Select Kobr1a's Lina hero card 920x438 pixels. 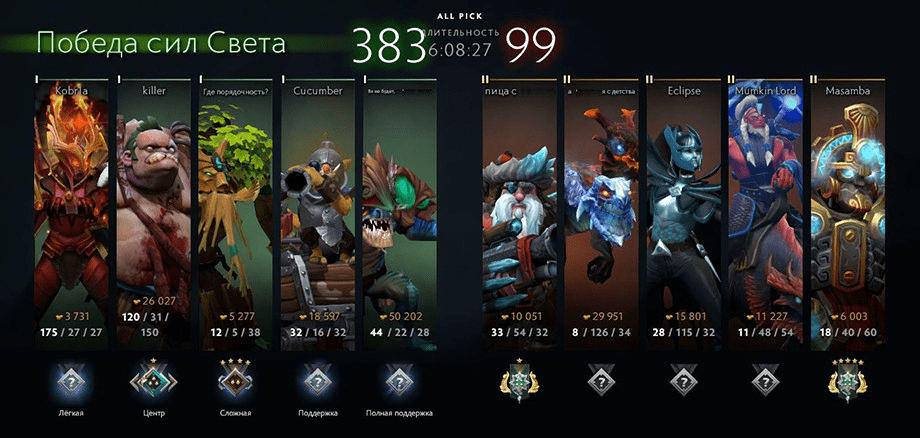click(73, 205)
